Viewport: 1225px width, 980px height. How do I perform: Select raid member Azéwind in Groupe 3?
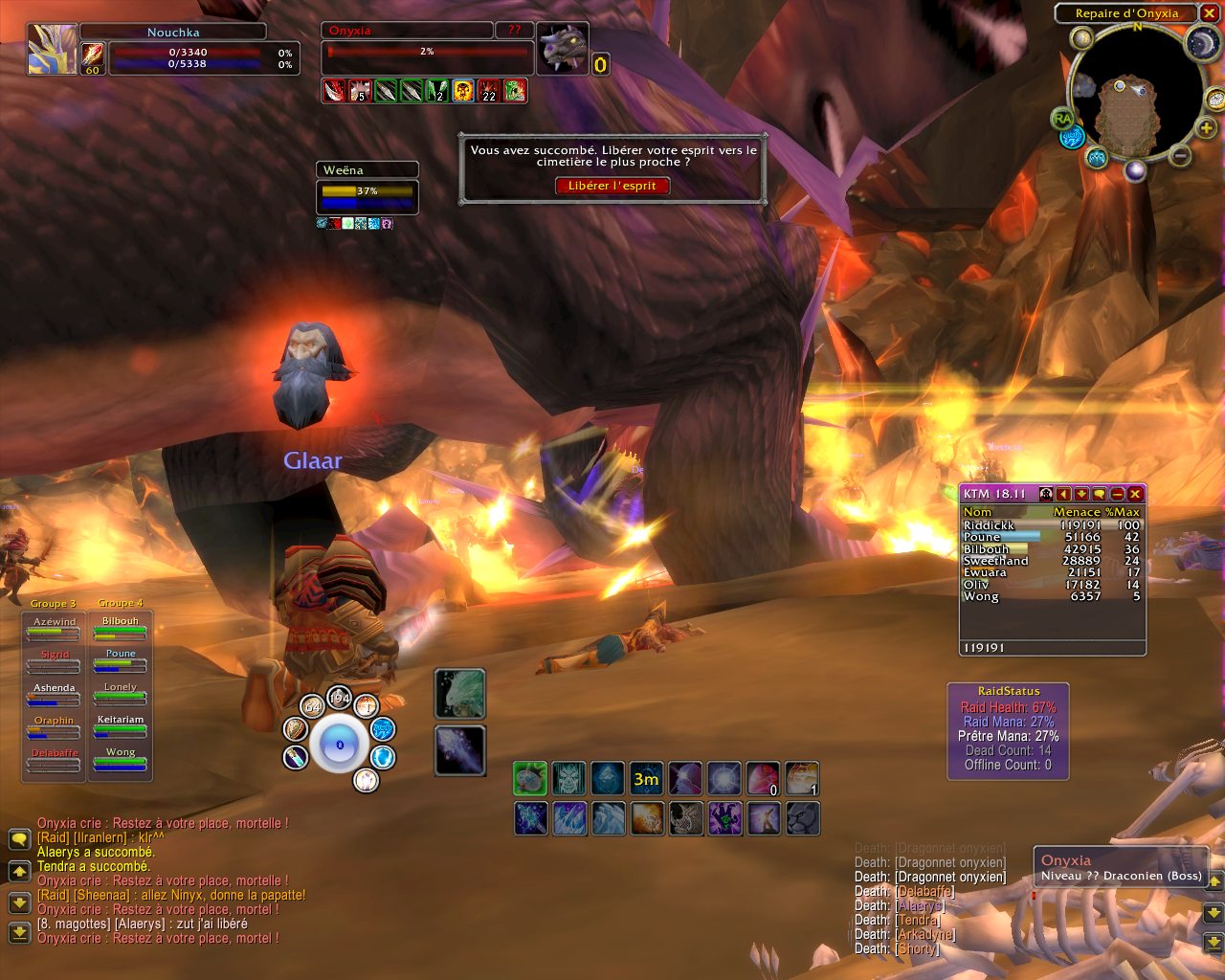[55, 628]
